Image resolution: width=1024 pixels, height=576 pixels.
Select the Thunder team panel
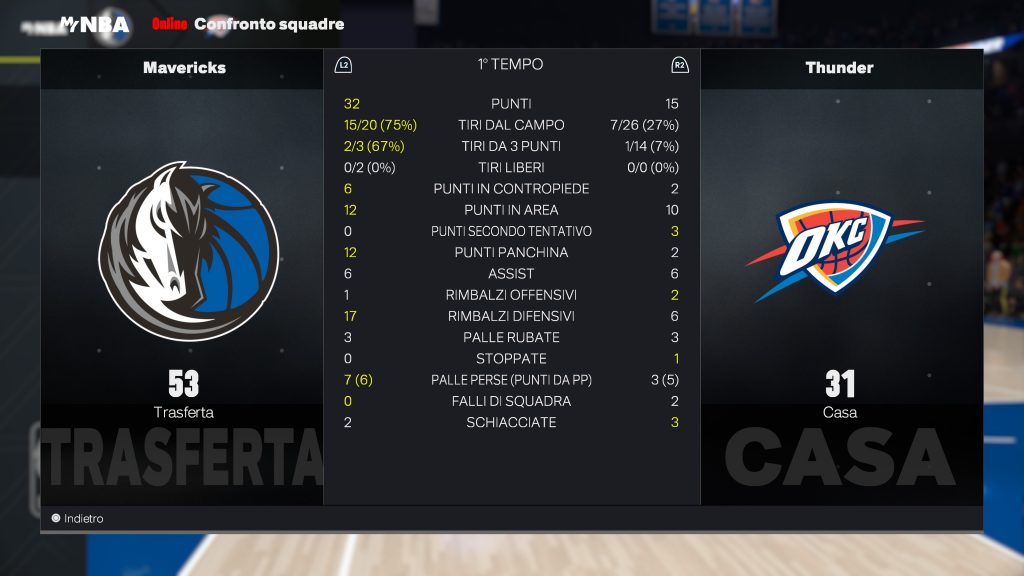[840, 276]
